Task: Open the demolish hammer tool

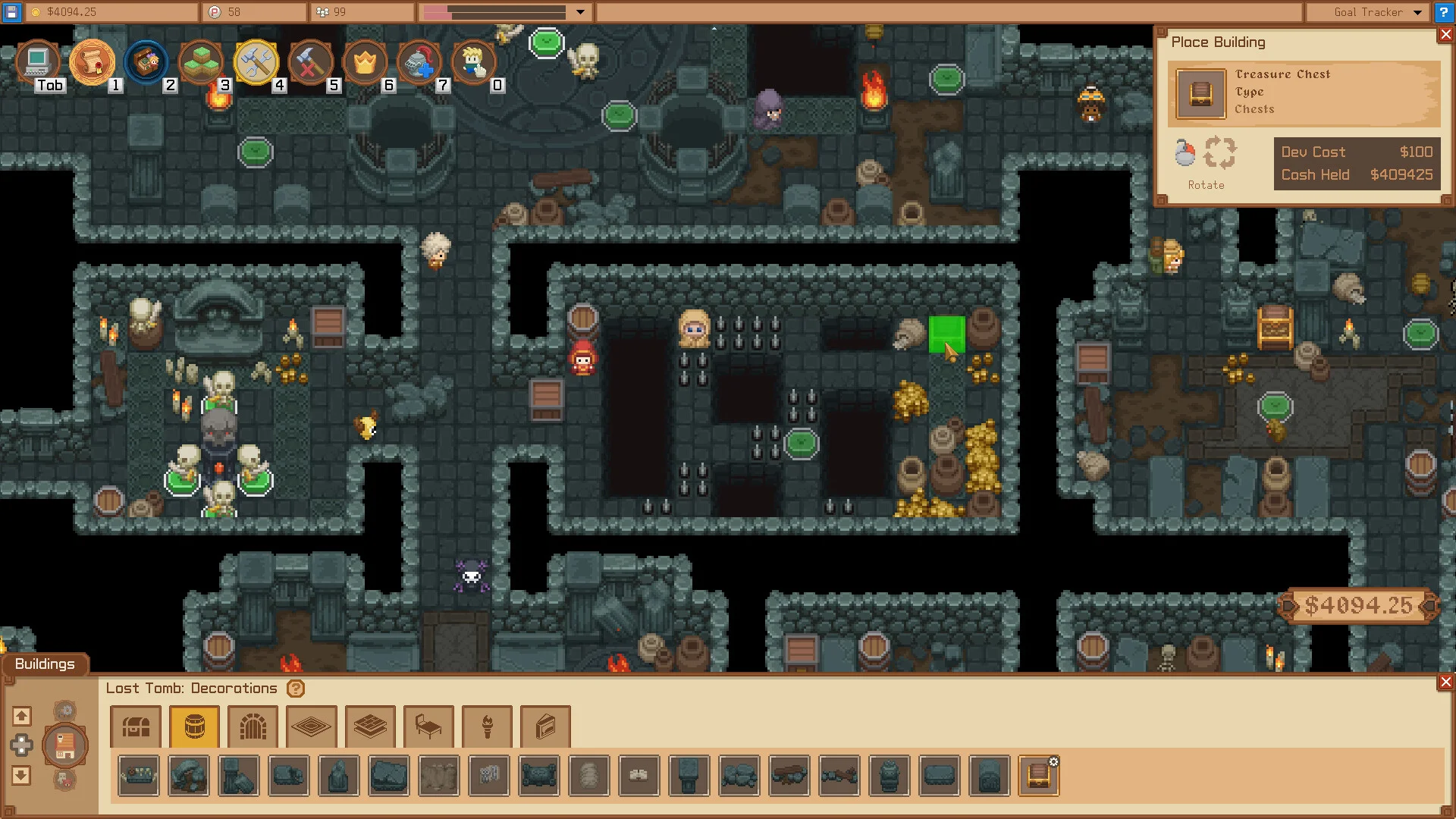Action: 311,62
